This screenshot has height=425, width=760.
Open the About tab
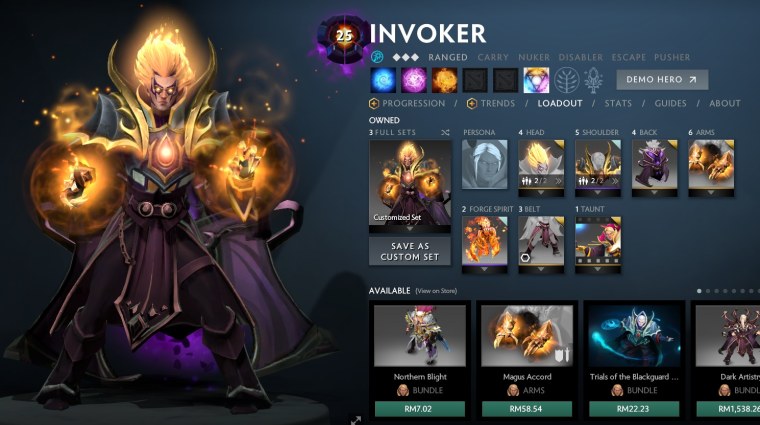click(x=724, y=103)
